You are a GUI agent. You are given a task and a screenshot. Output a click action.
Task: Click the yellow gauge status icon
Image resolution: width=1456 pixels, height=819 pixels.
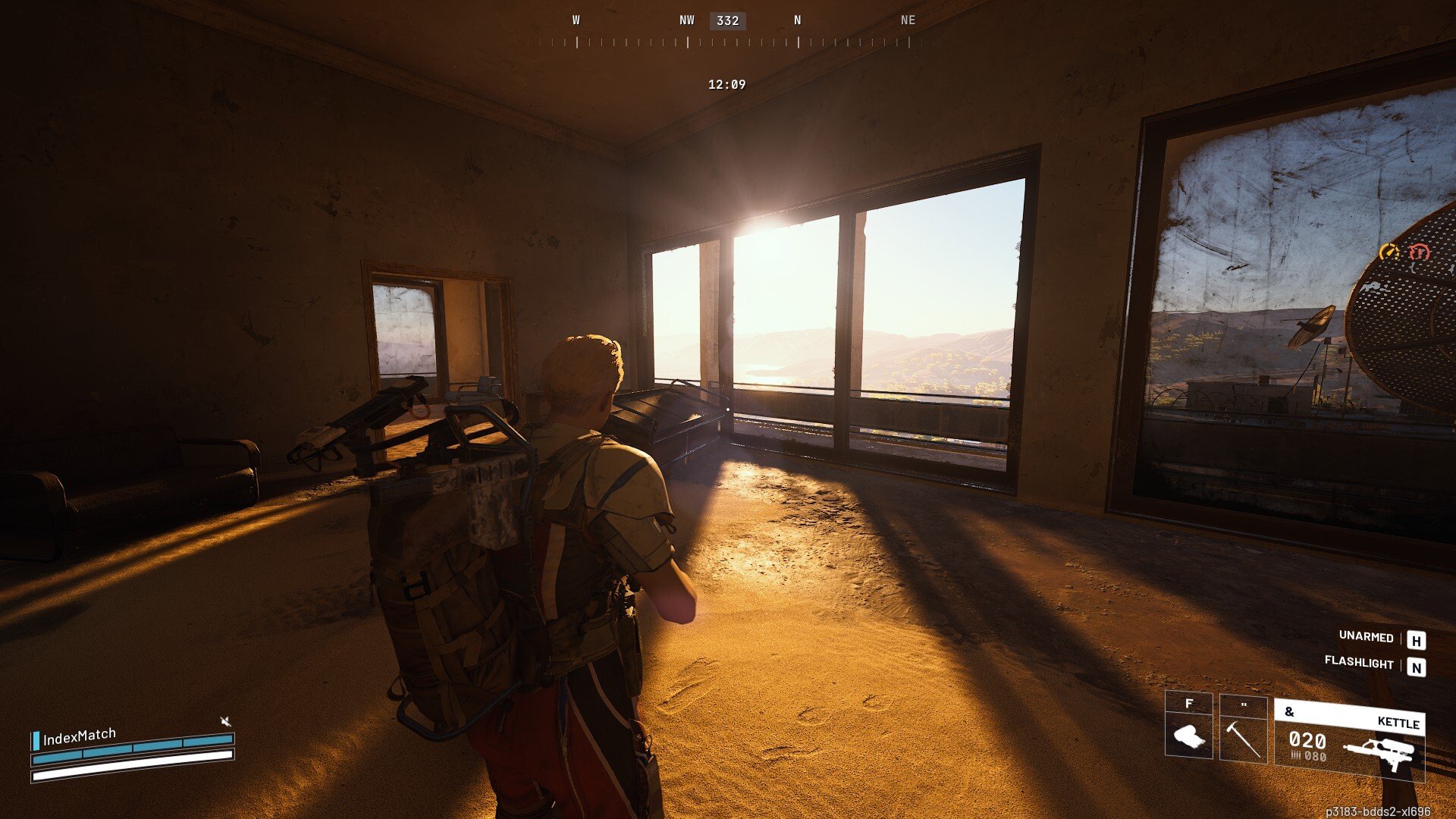click(x=1389, y=252)
